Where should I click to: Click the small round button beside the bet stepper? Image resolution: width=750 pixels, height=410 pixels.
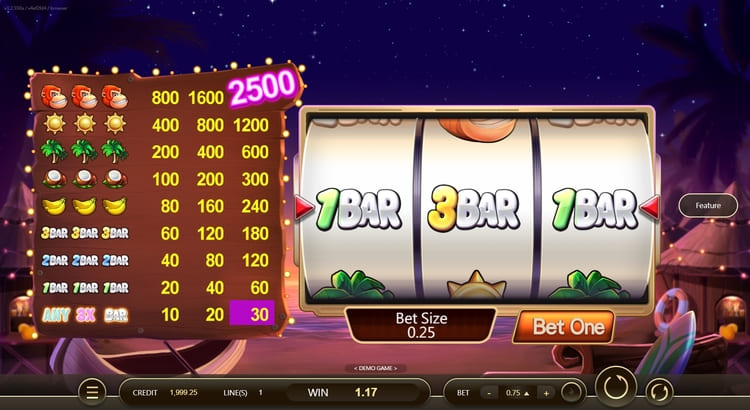tap(572, 392)
